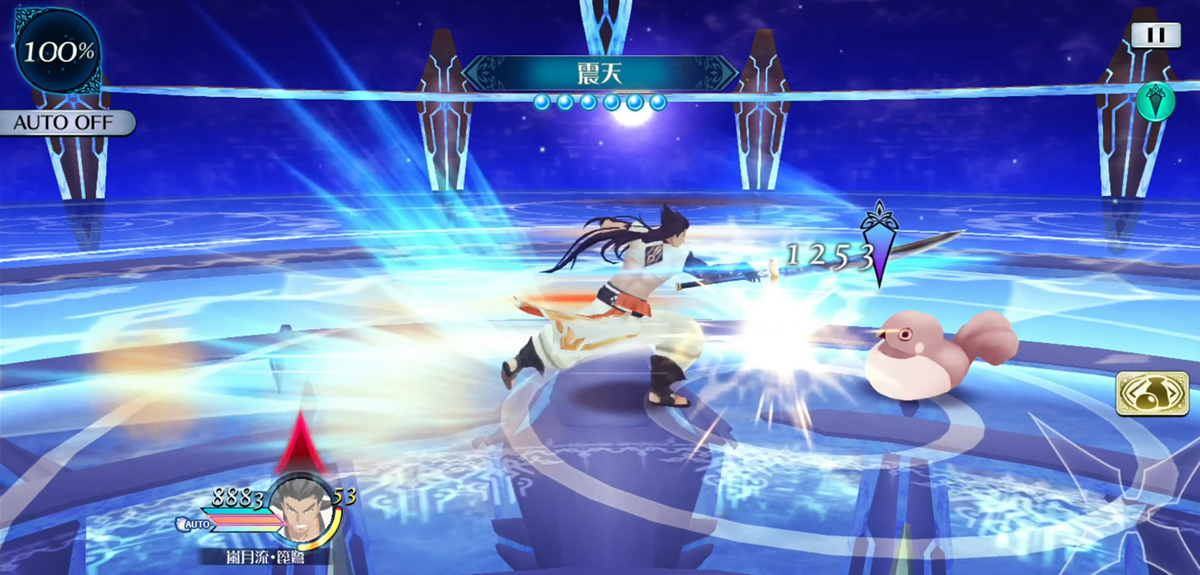Viewport: 1200px width, 575px height.
Task: Tap the 100% gauge orb
Action: point(58,52)
